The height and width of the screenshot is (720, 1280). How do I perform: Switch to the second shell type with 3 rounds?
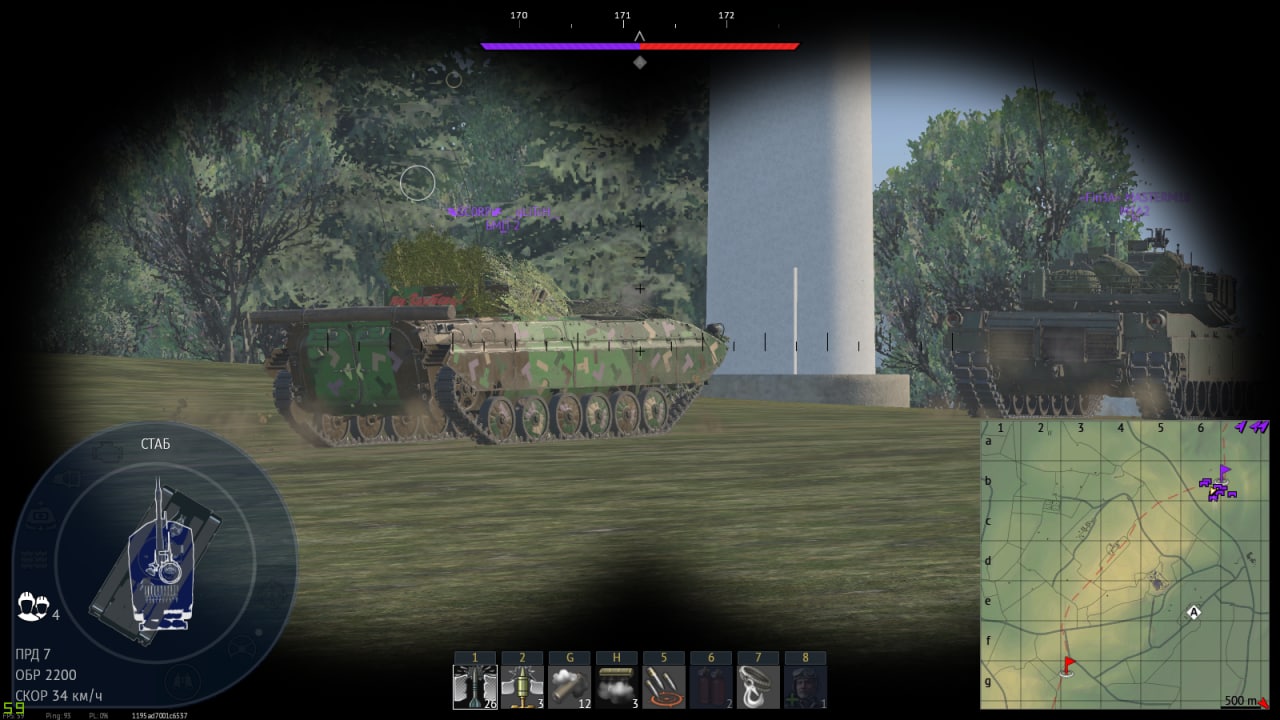[x=522, y=687]
